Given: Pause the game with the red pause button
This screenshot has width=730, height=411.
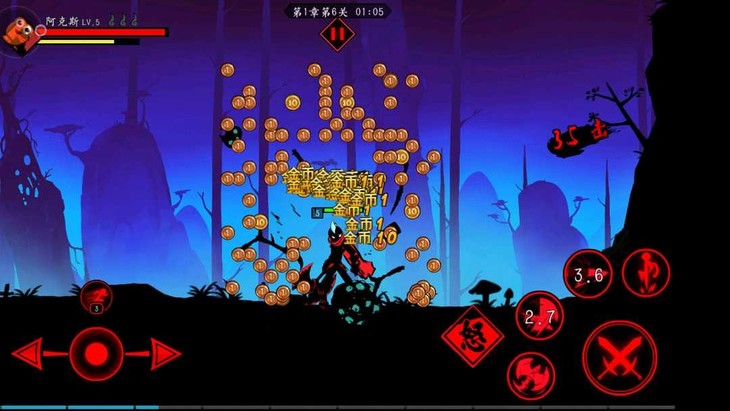Looking at the screenshot, I should pyautogui.click(x=337, y=32).
